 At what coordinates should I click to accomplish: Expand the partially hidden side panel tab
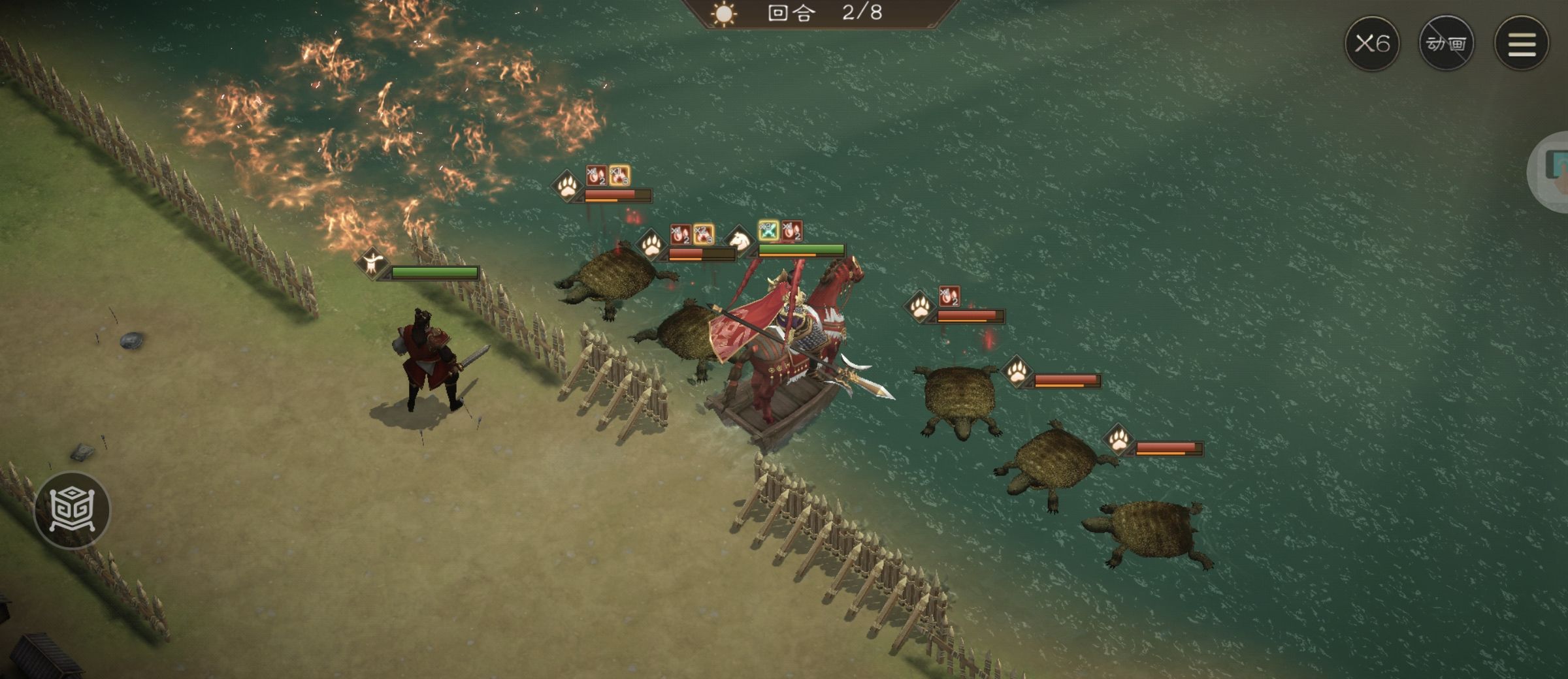click(x=1552, y=171)
